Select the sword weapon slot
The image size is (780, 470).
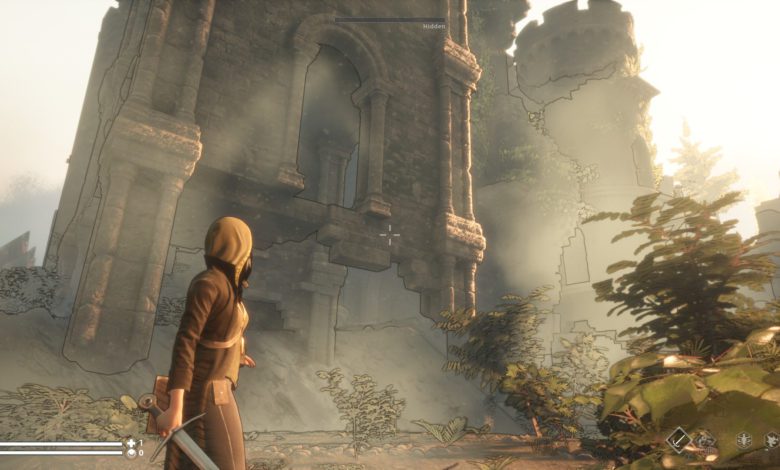pos(680,439)
